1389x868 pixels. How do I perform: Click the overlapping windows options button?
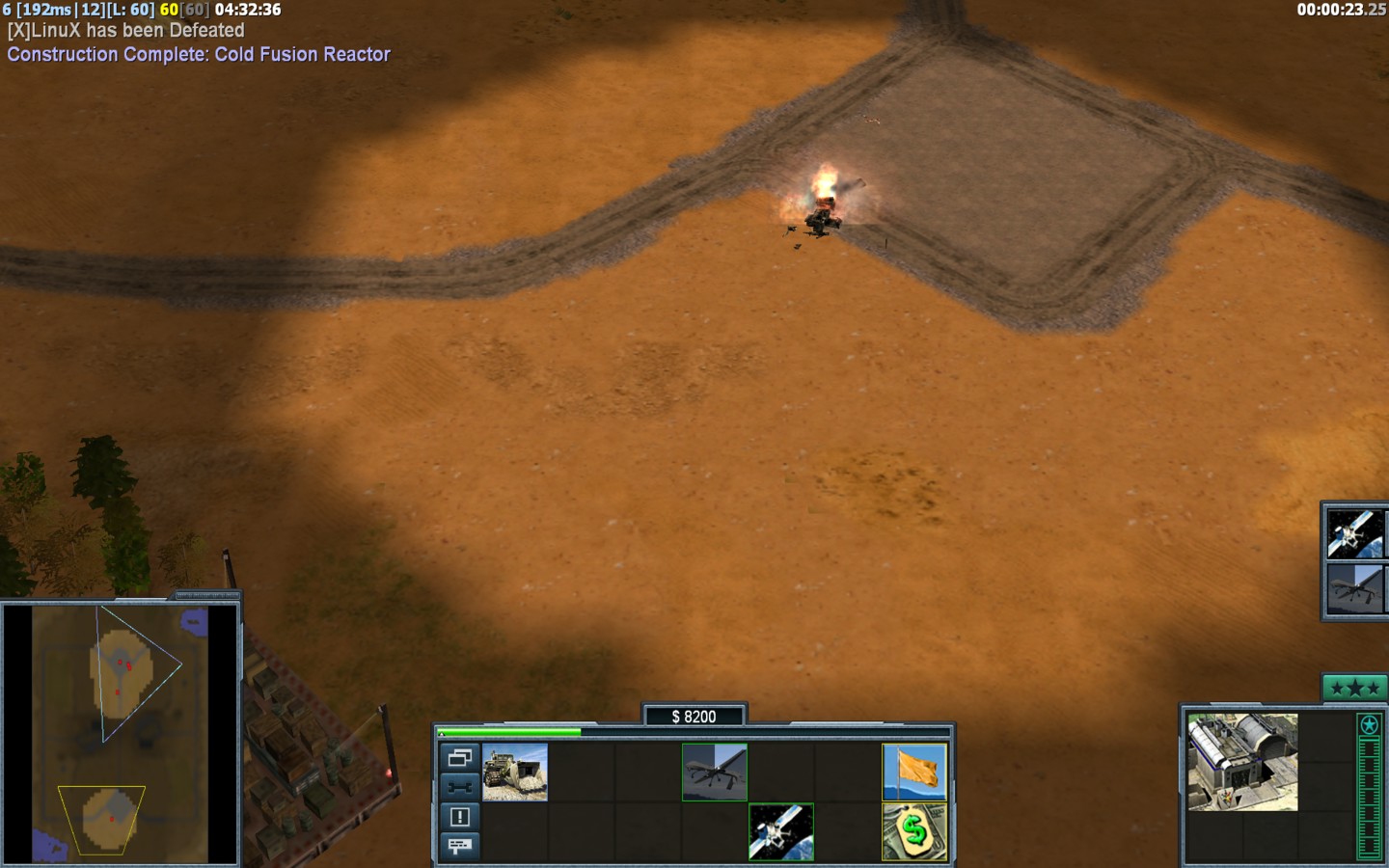pos(460,757)
